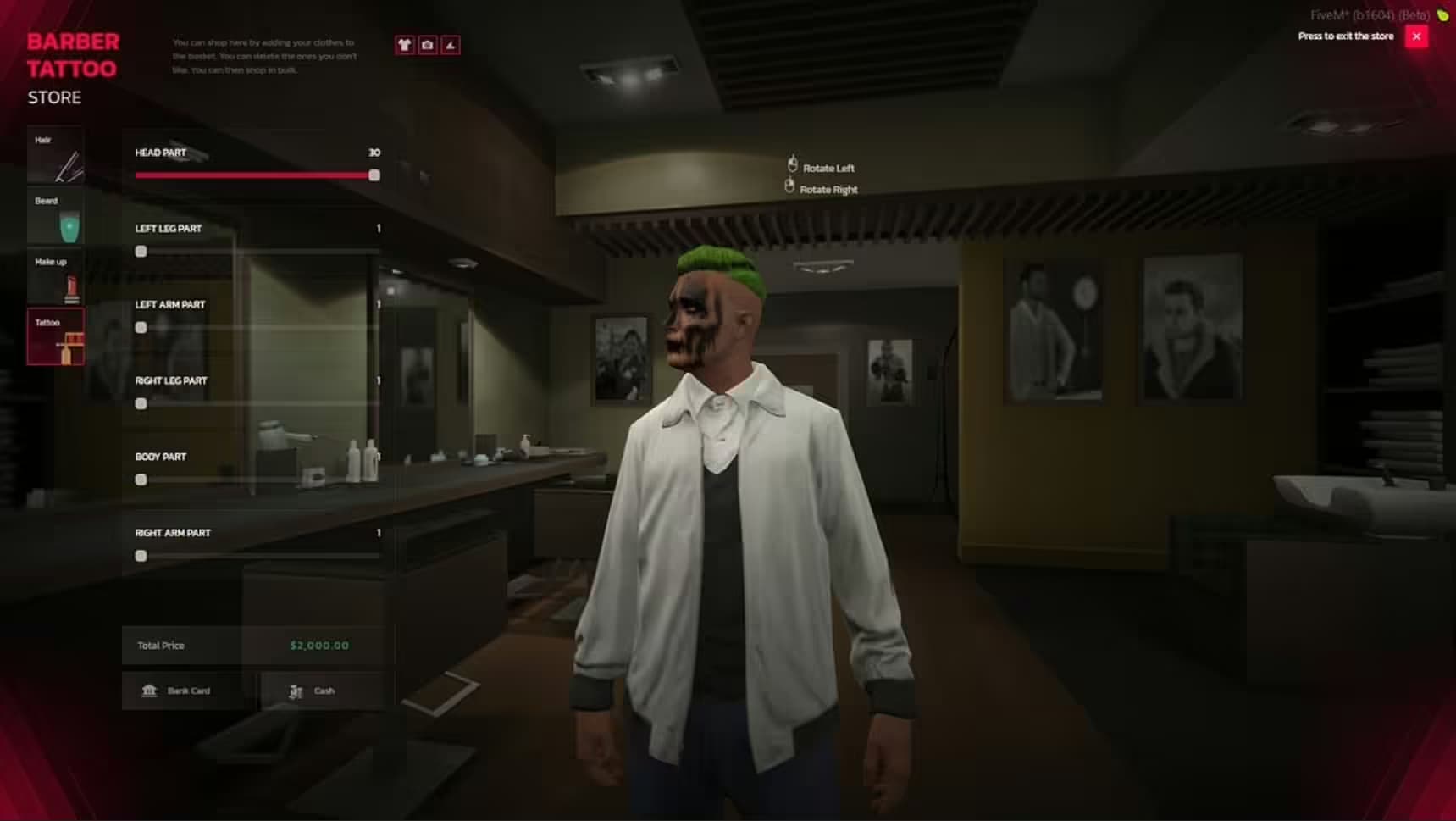Switch to the Beard category tab
This screenshot has width=1456, height=821.
click(56, 218)
